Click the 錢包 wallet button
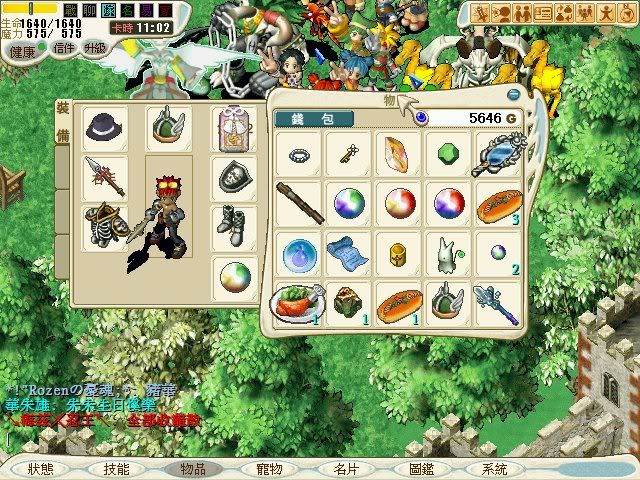The width and height of the screenshot is (640, 480). click(x=313, y=118)
